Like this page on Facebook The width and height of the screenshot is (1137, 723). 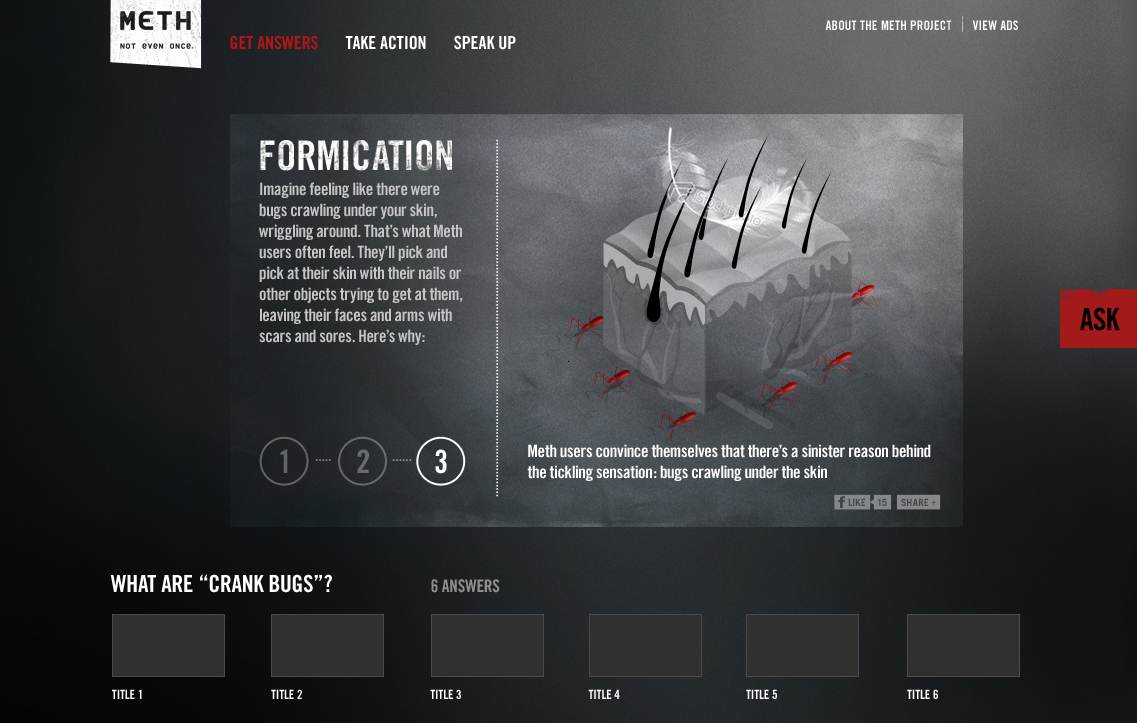pos(852,502)
